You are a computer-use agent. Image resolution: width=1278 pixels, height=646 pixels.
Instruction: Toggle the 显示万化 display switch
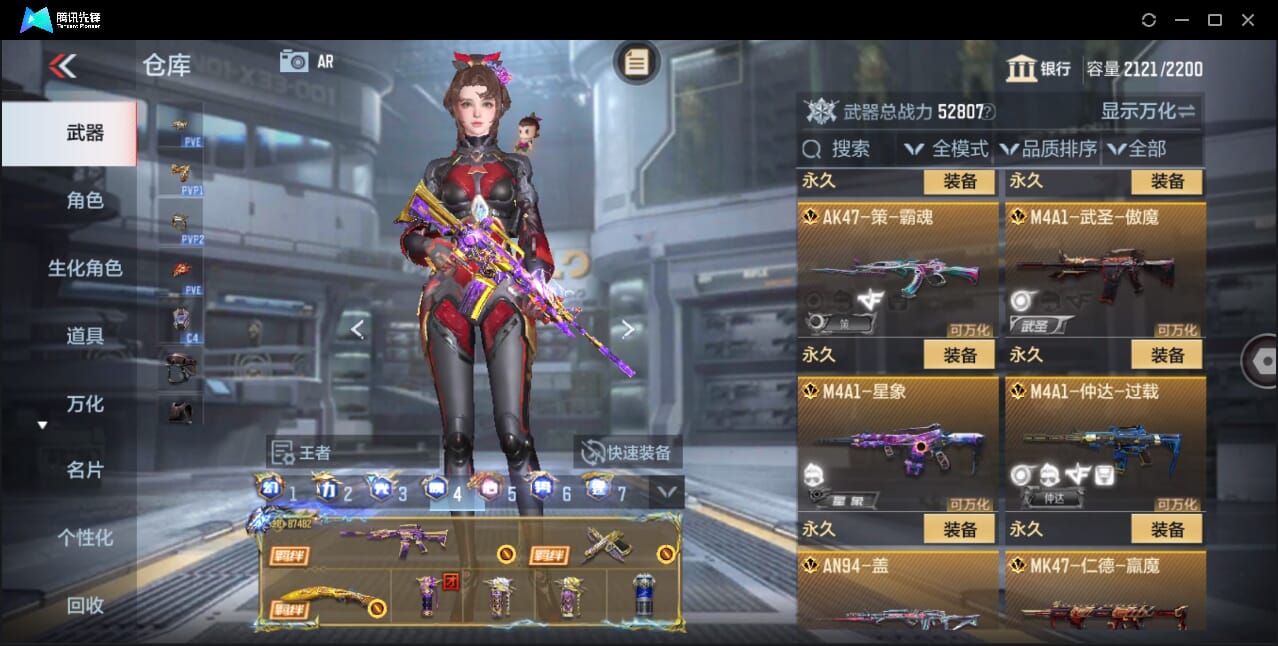[x=1148, y=111]
